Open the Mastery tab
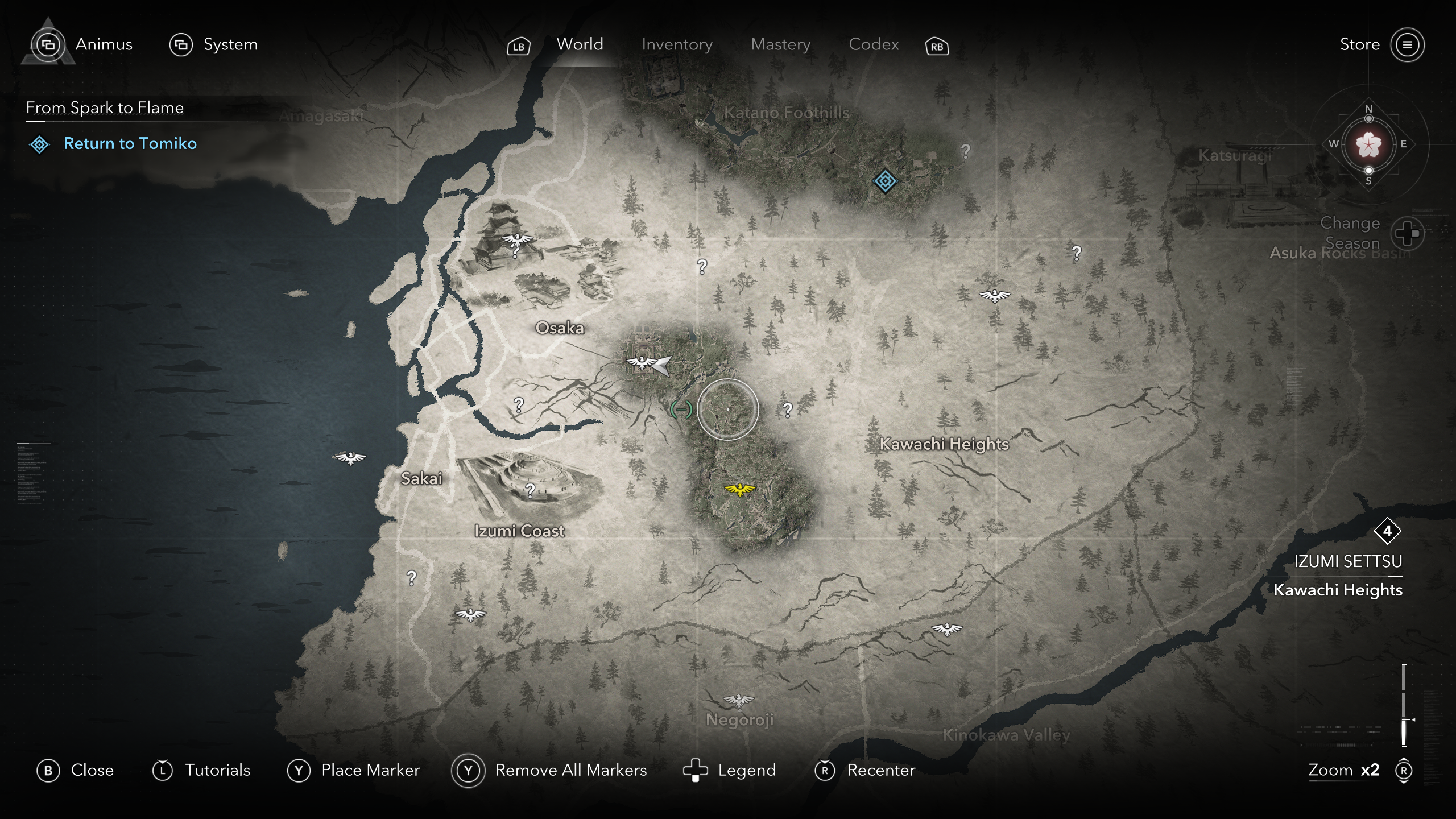This screenshot has width=1456, height=819. pos(780,44)
